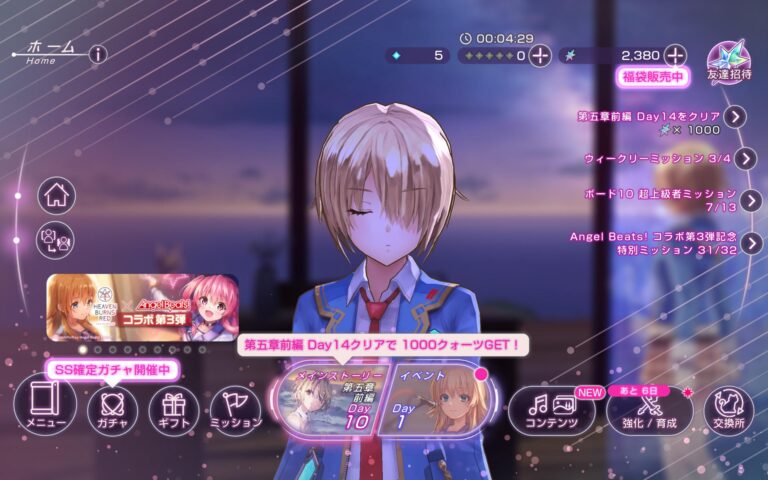Open the ギフト (Gift) box

coord(174,410)
